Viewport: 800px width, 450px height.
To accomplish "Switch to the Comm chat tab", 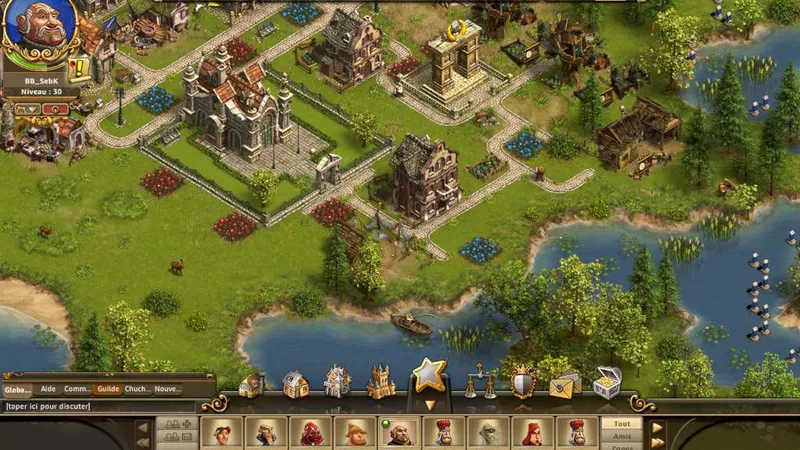I will 77,389.
